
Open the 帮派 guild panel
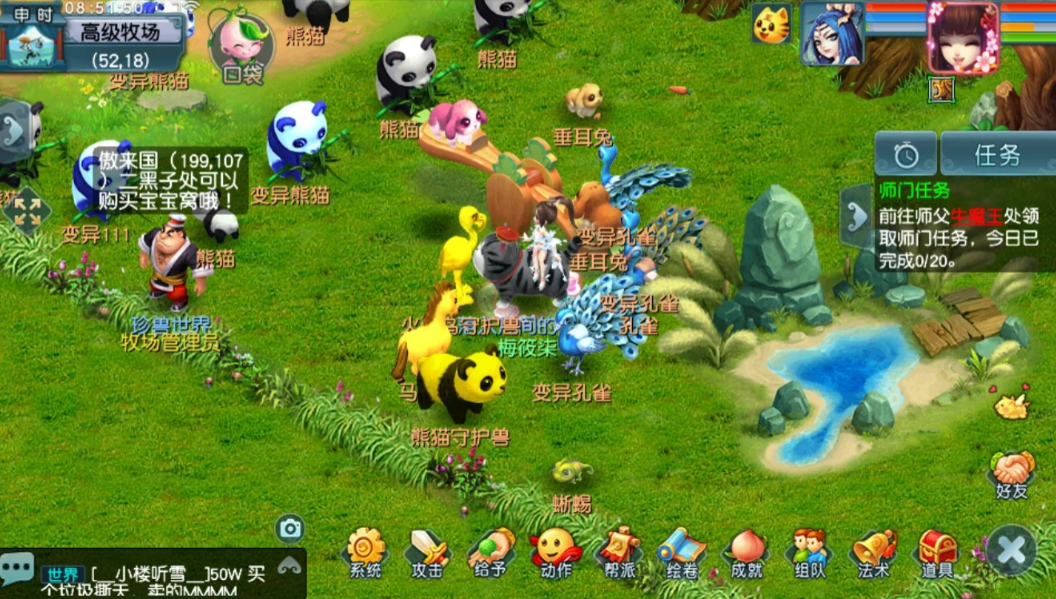pyautogui.click(x=618, y=549)
